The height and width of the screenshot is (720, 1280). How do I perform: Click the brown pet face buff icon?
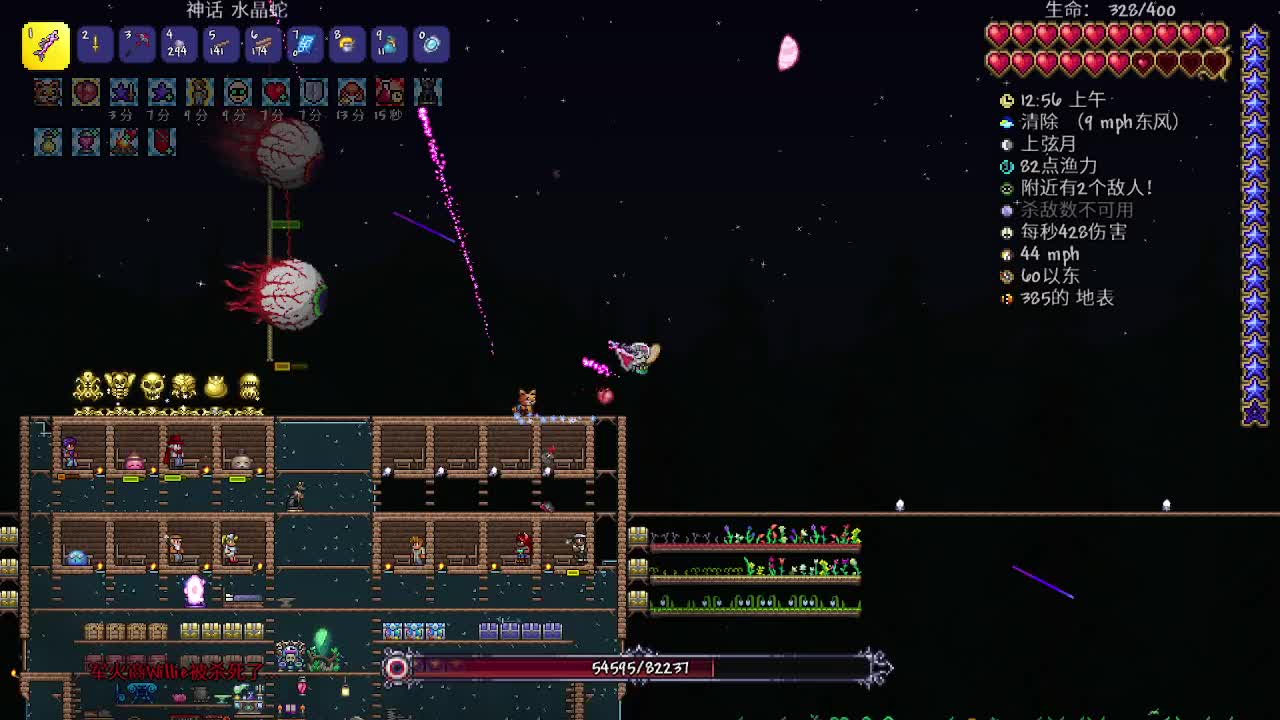pos(48,92)
